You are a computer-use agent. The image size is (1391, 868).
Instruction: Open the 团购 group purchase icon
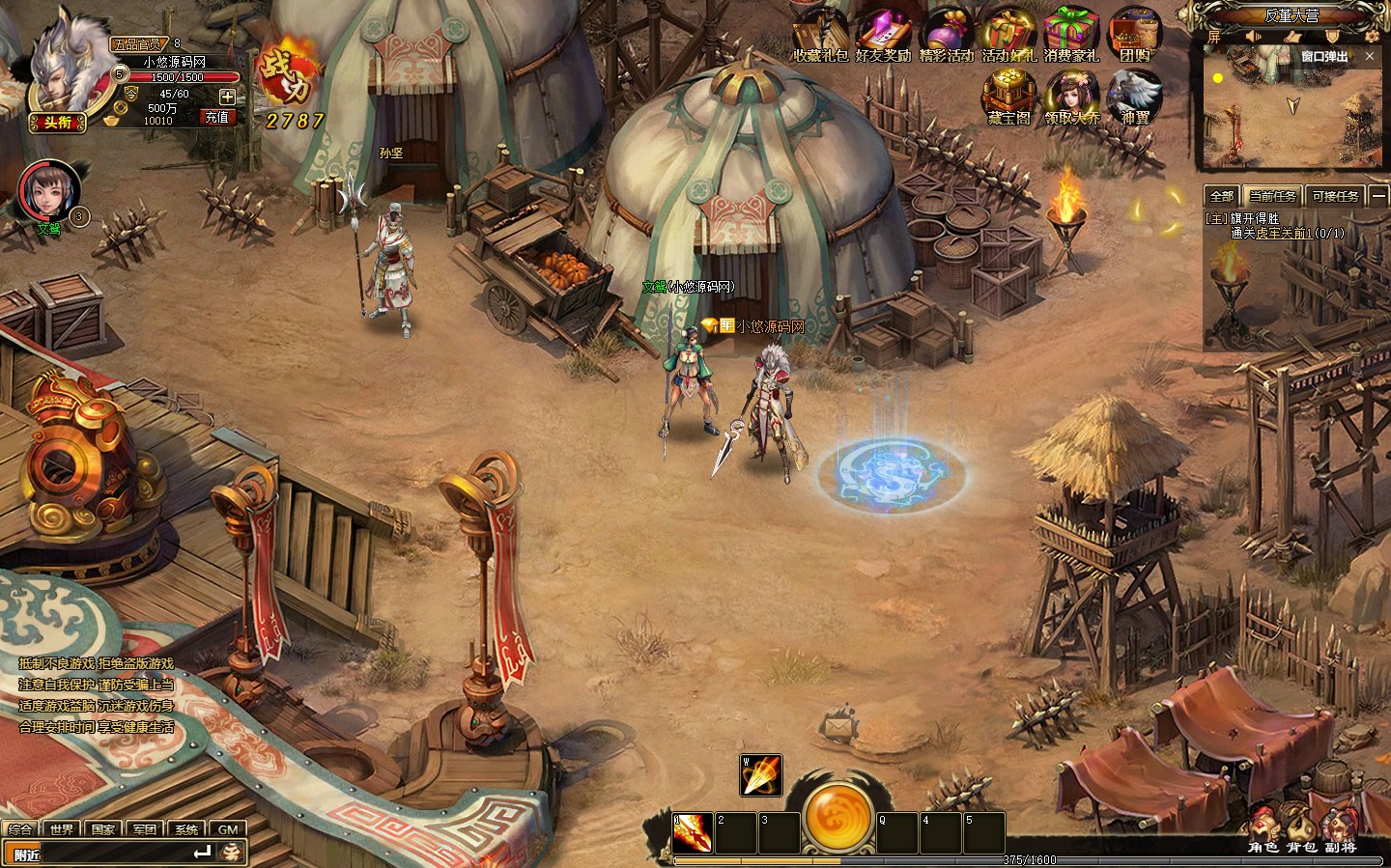click(x=1134, y=34)
